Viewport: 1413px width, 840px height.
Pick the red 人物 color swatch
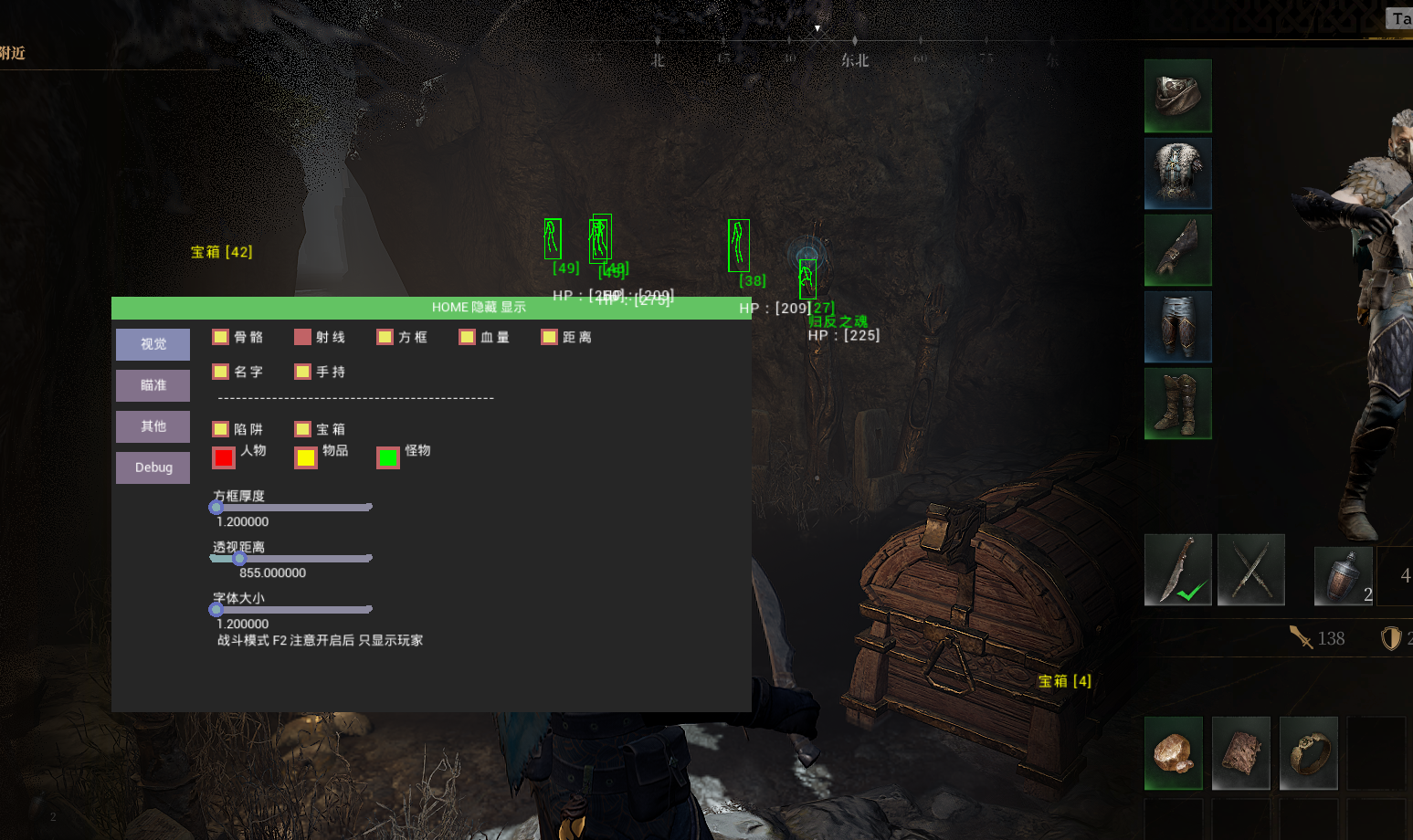(224, 457)
